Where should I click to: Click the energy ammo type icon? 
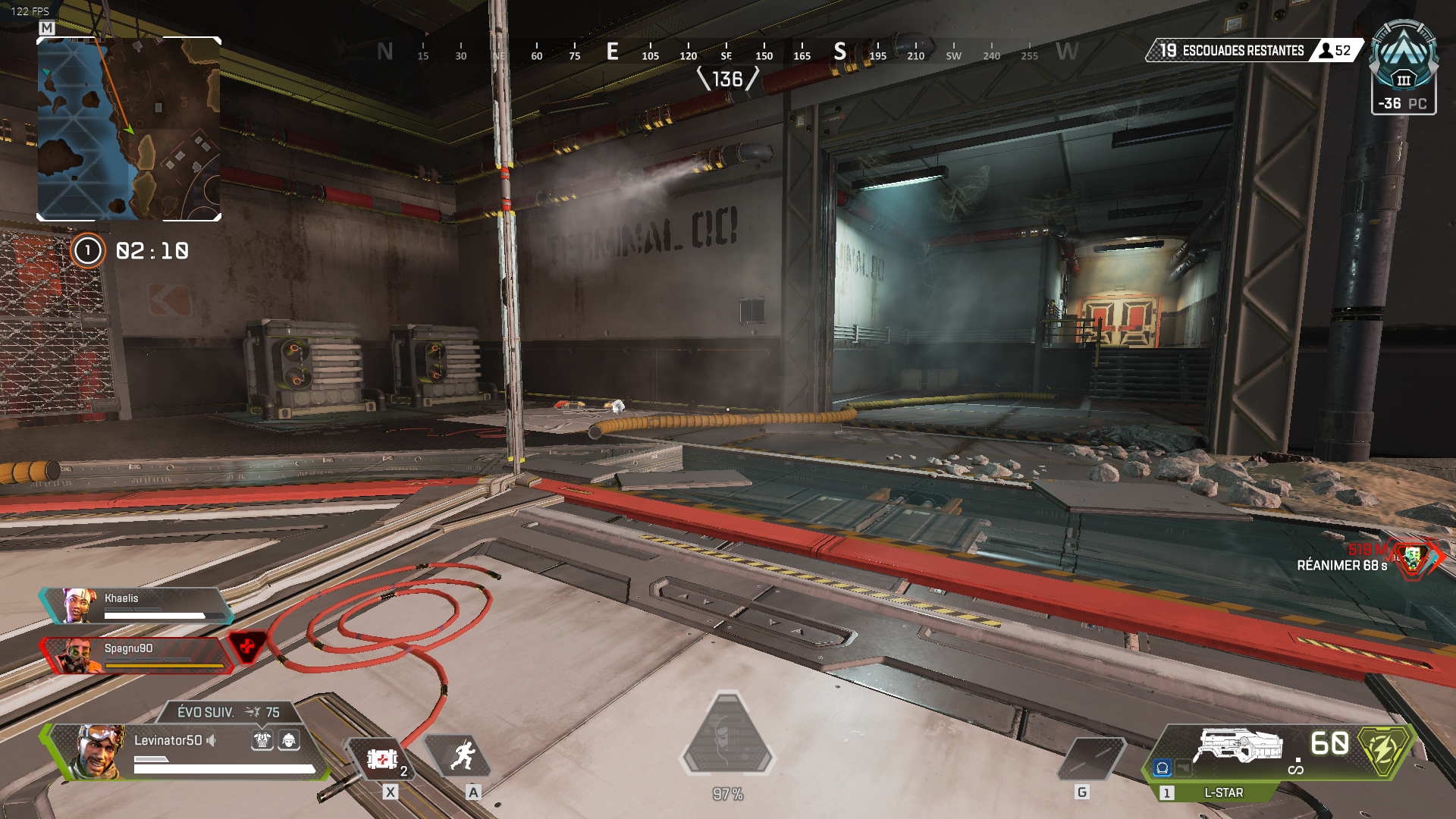pyautogui.click(x=1383, y=750)
